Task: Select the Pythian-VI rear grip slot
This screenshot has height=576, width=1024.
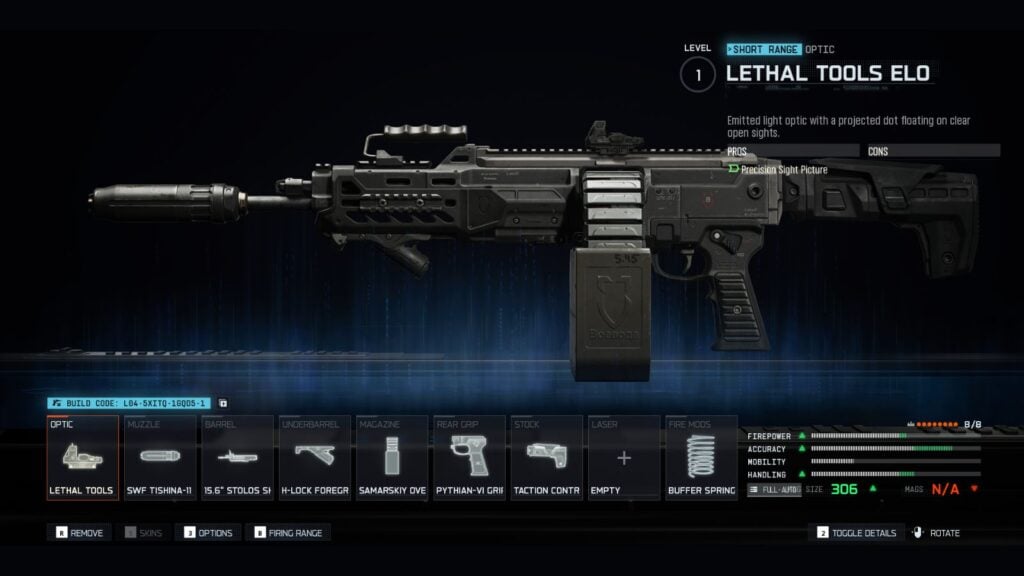Action: point(469,458)
